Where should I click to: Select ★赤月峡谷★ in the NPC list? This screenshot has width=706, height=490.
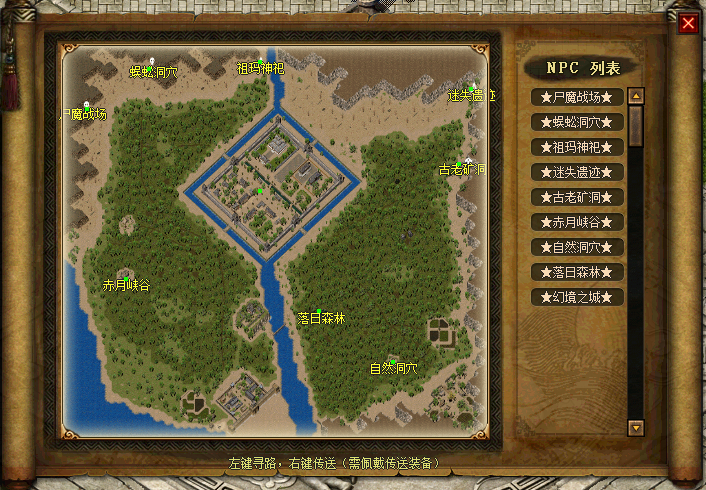click(x=578, y=222)
